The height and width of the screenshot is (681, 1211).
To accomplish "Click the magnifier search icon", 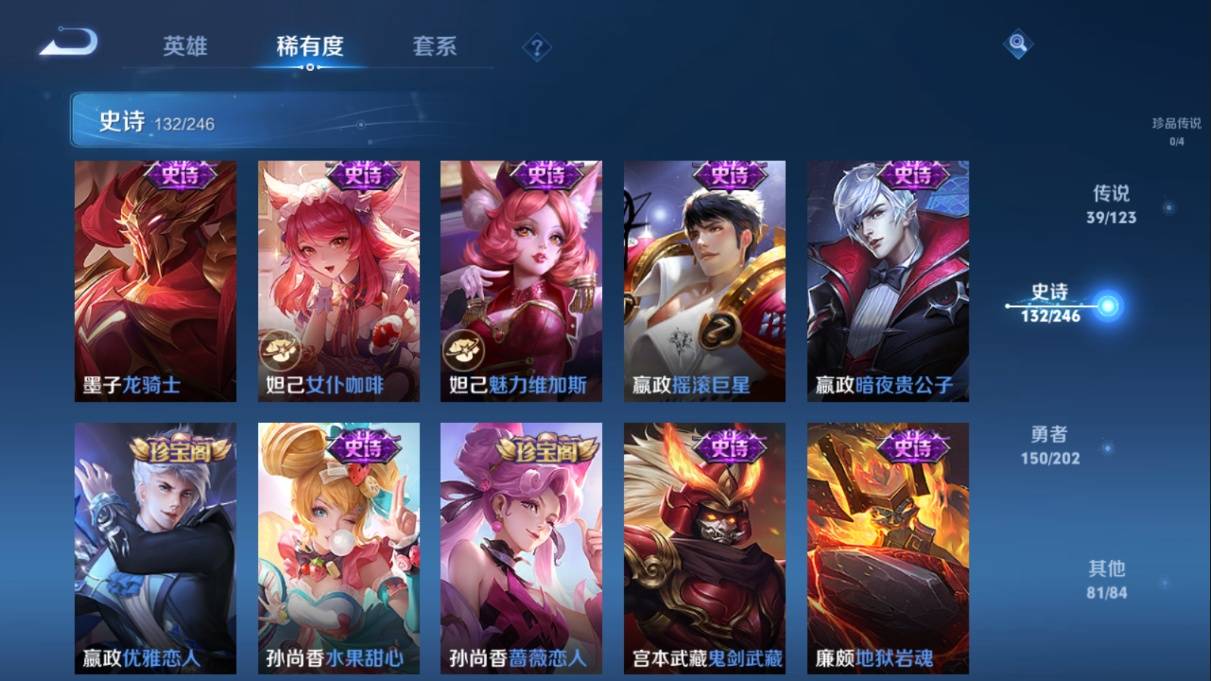I will pyautogui.click(x=1017, y=43).
